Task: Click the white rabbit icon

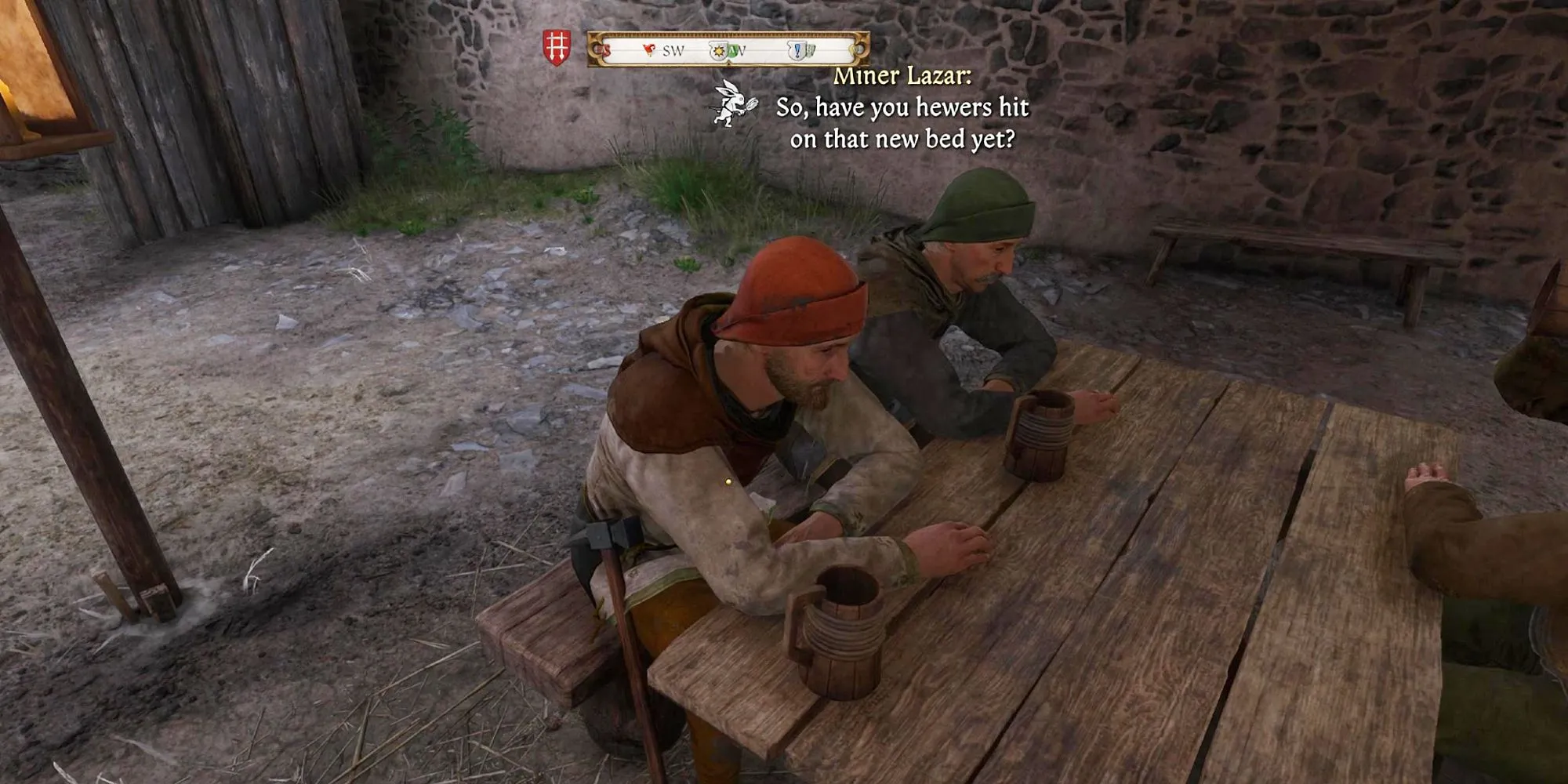Action: coord(733,103)
